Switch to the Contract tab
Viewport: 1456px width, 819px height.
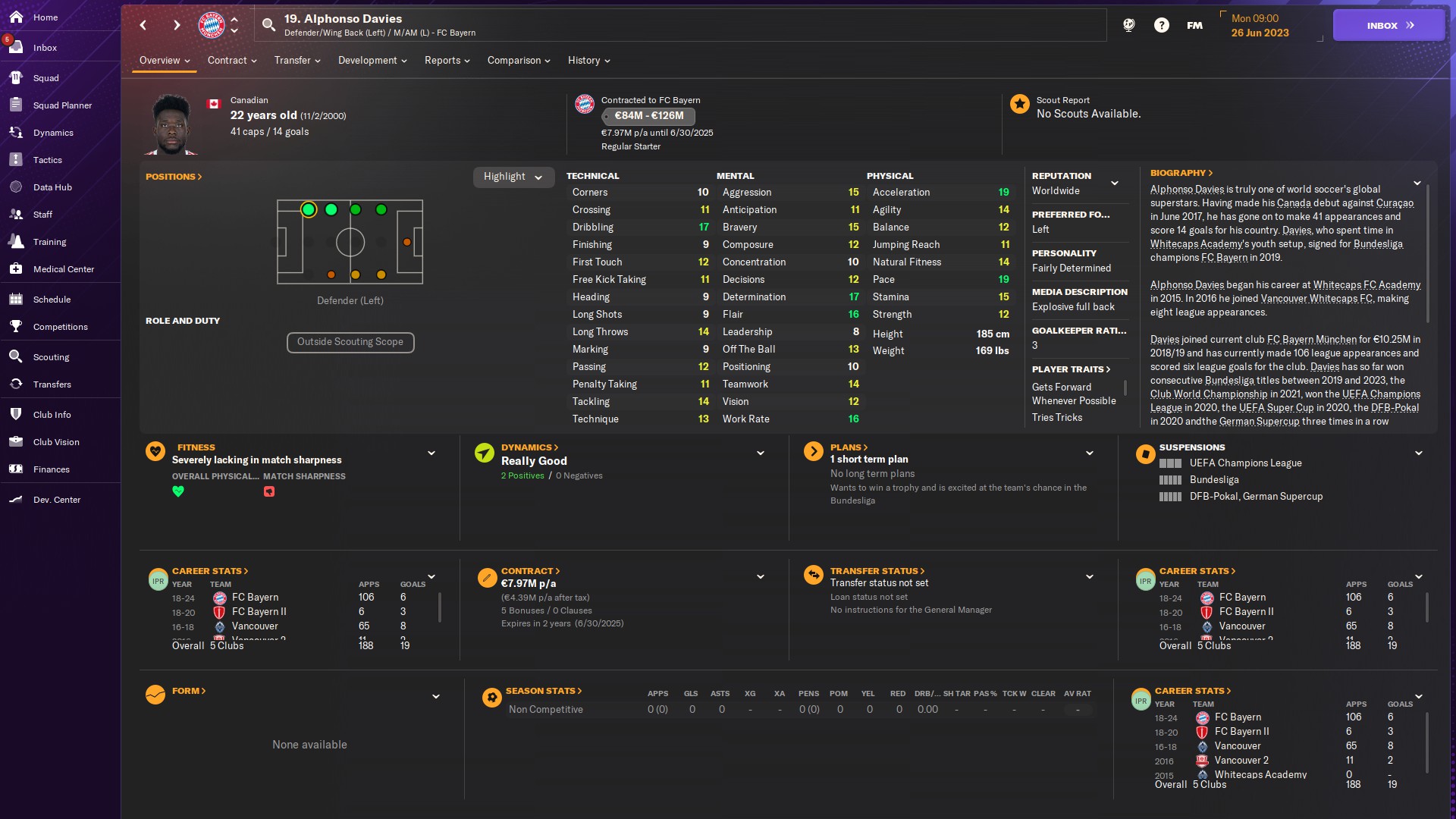click(228, 61)
